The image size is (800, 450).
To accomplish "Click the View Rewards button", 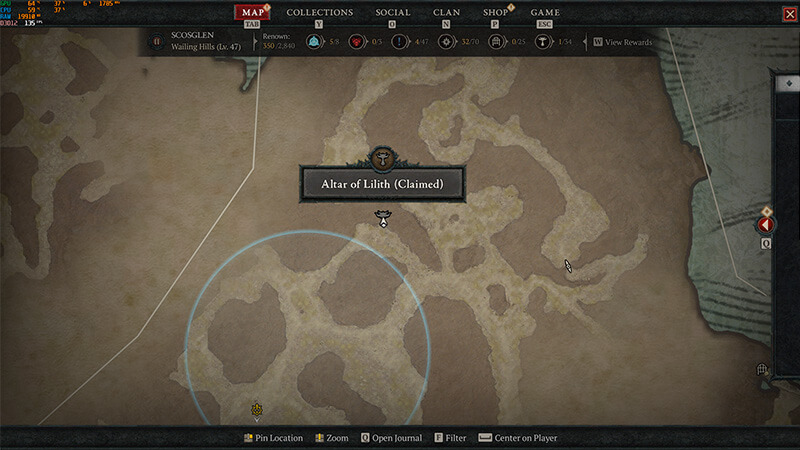I will 626,43.
